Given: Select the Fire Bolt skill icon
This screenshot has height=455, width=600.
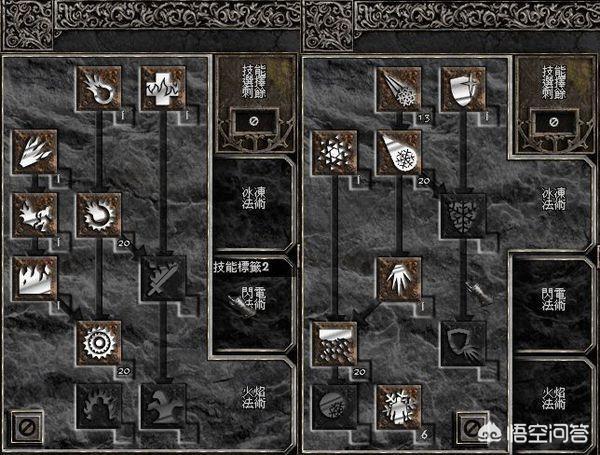Looking at the screenshot, I should (x=100, y=88).
